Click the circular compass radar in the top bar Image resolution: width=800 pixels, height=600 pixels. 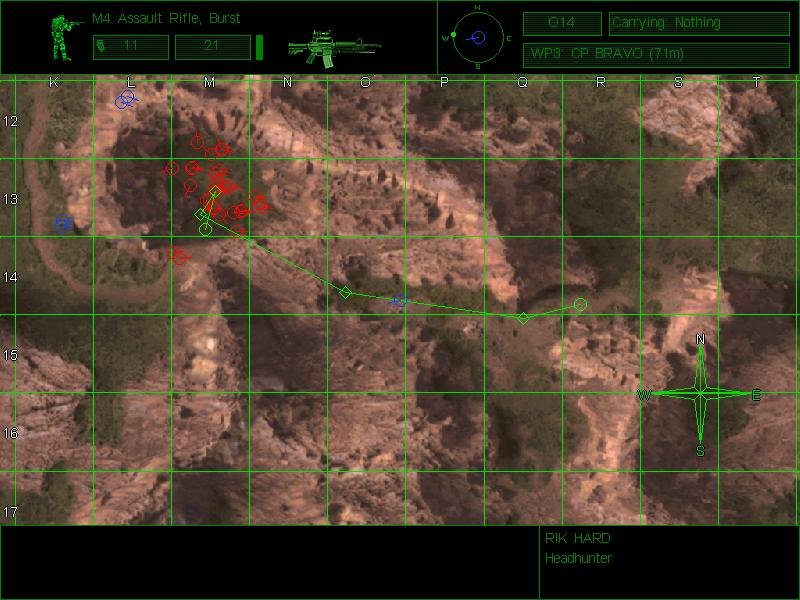click(x=478, y=38)
